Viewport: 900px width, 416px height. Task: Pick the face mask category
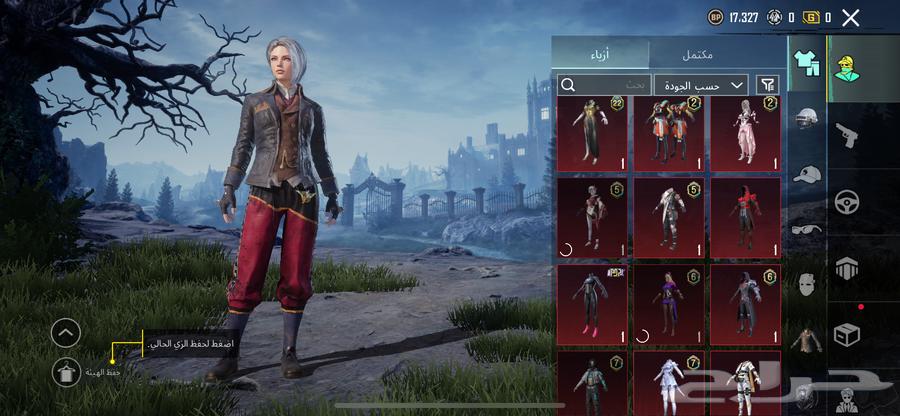(x=806, y=284)
